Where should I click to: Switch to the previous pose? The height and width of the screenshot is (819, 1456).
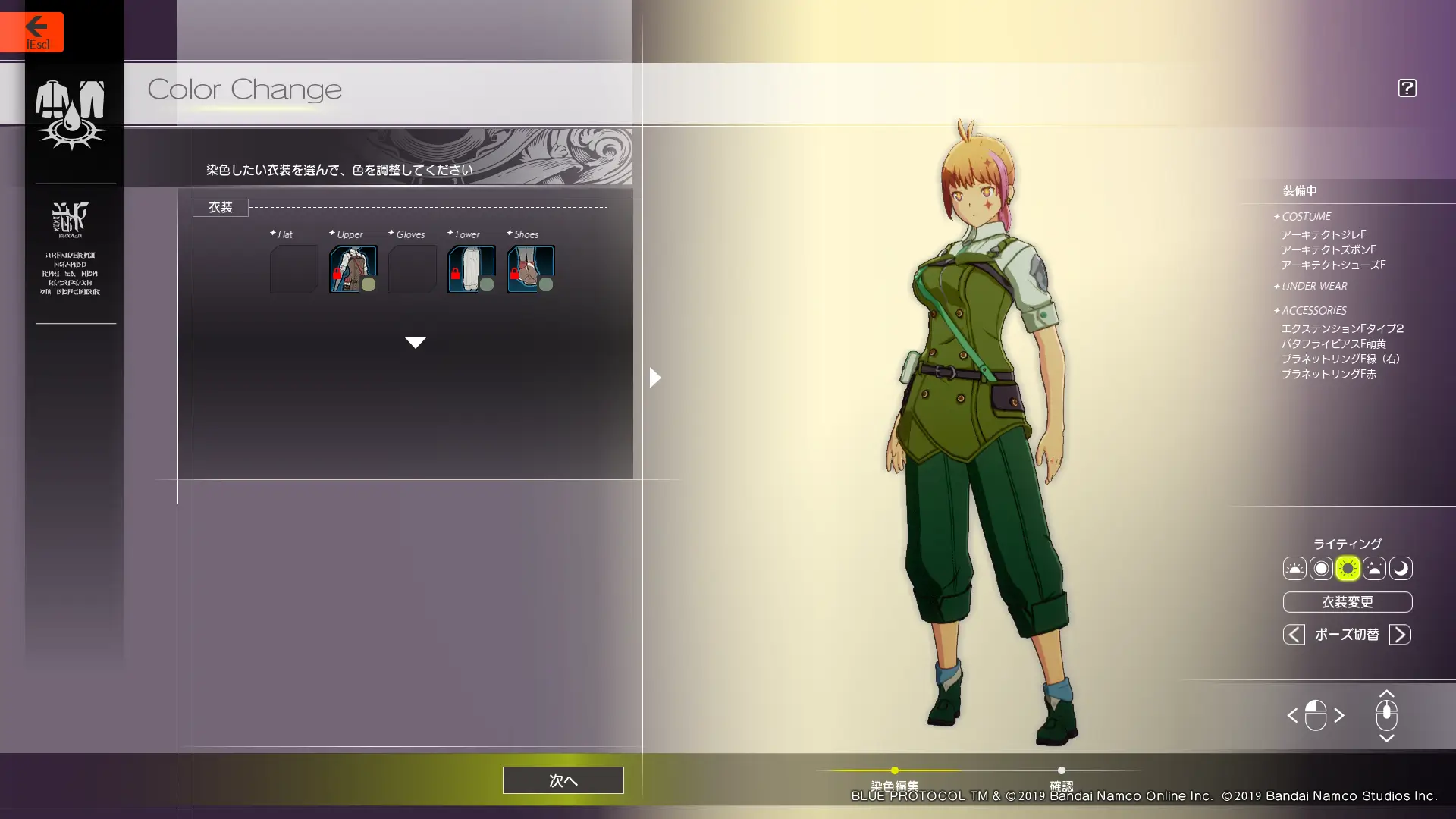pyautogui.click(x=1294, y=635)
